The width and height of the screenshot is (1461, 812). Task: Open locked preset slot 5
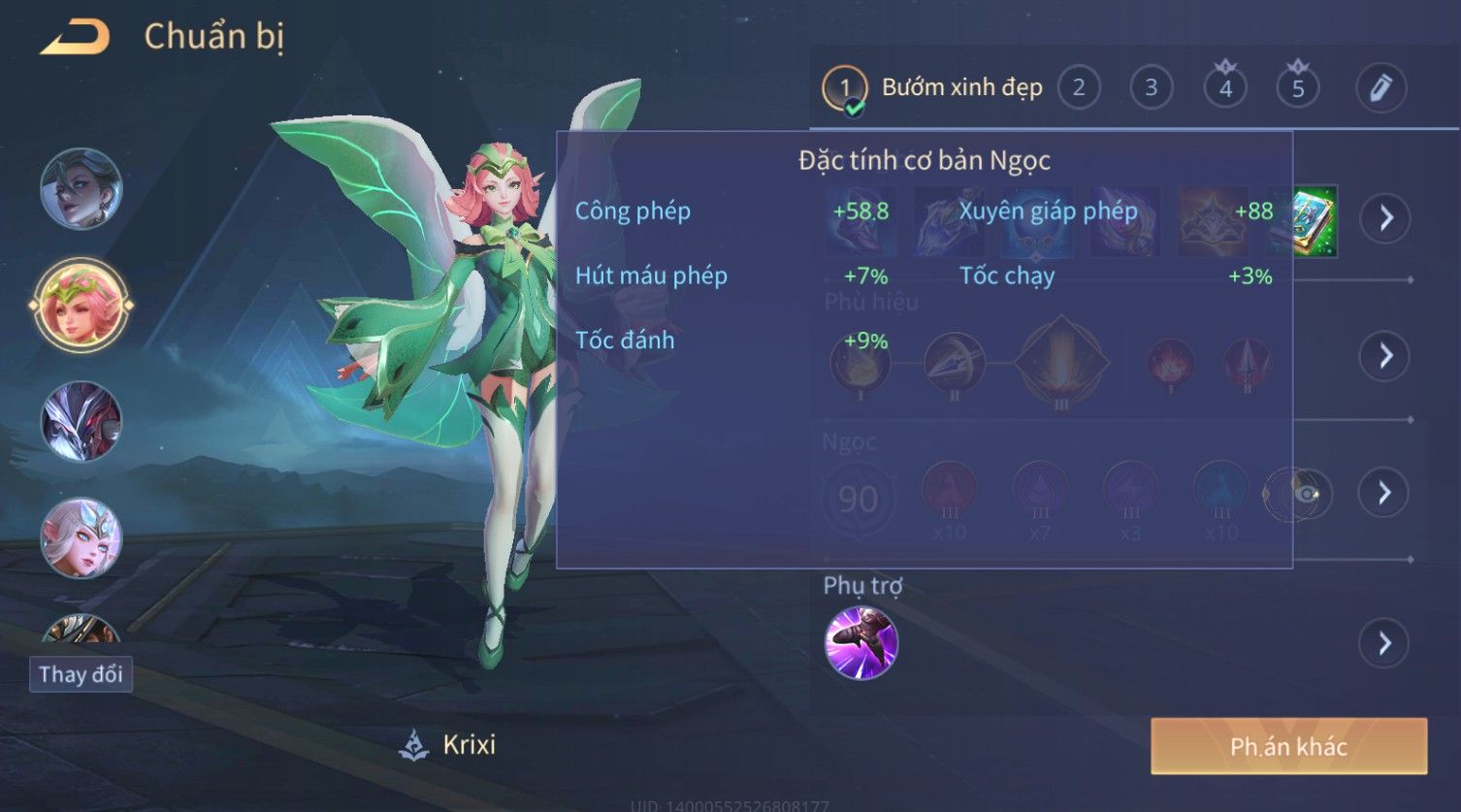pos(1298,88)
